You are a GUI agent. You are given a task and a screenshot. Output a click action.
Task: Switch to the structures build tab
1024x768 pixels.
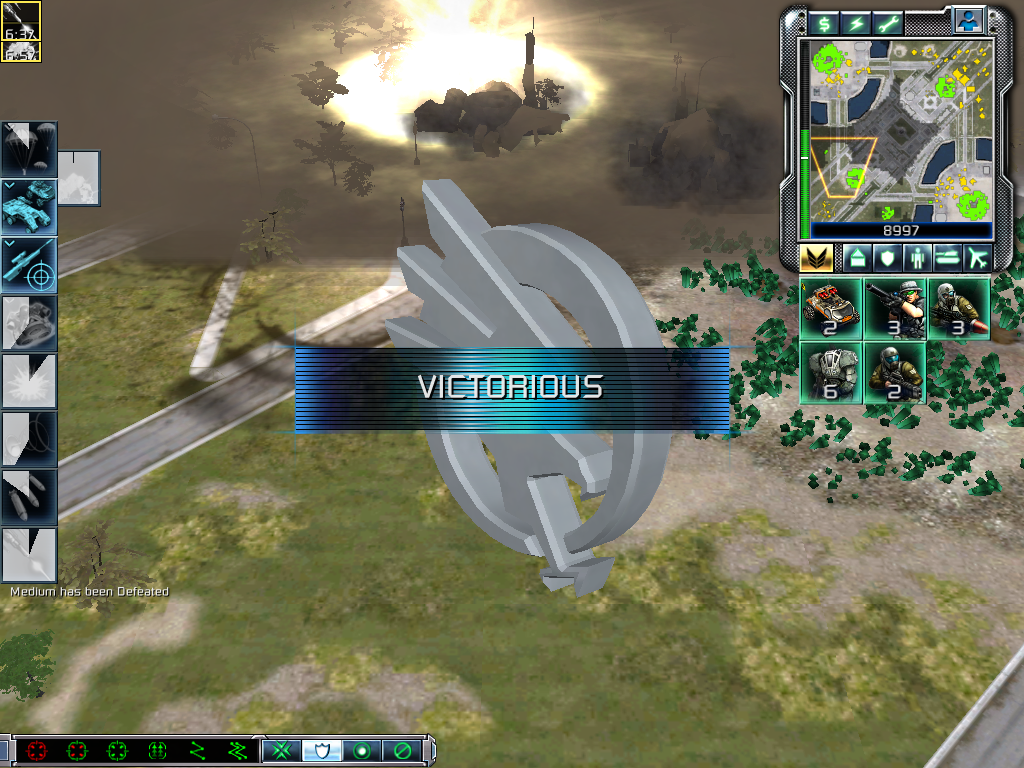[x=857, y=258]
